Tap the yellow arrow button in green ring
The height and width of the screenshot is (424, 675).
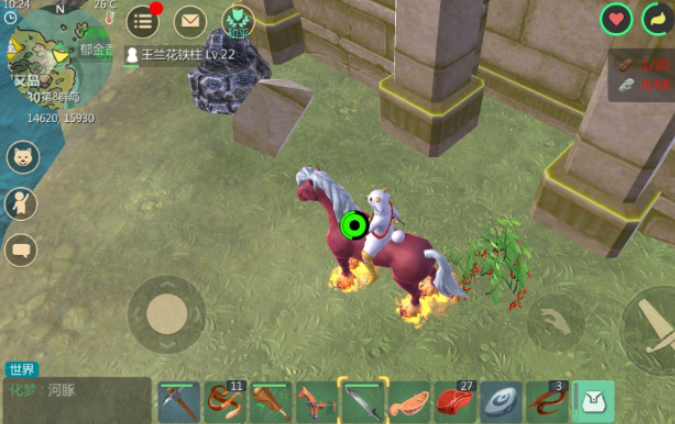pos(657,19)
